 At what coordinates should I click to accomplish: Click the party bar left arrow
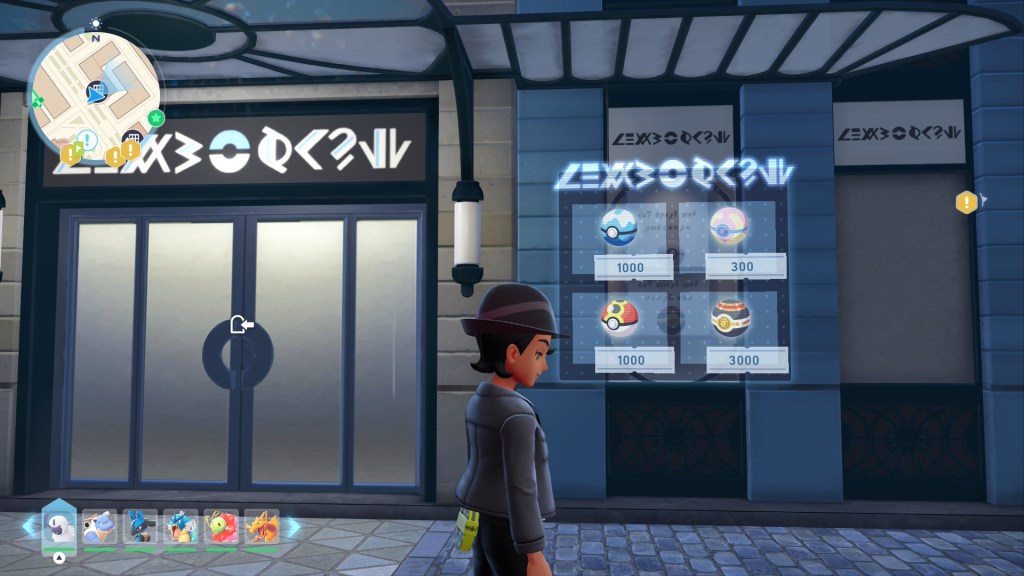coord(28,526)
